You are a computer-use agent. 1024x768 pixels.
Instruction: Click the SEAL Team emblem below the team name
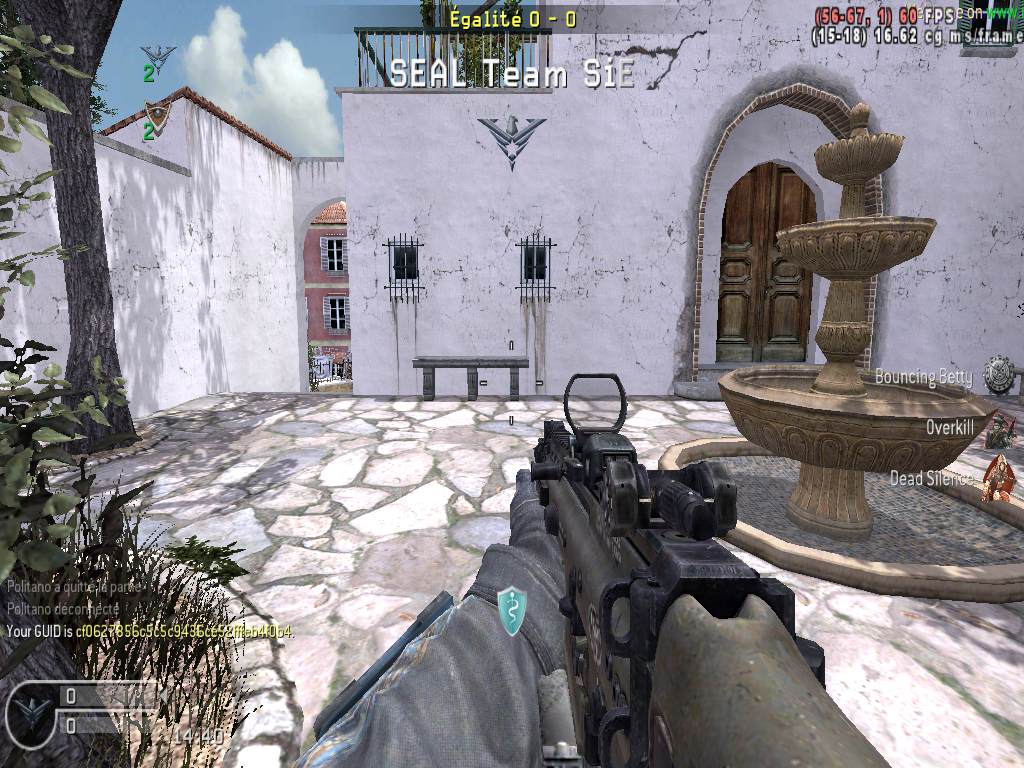511,138
